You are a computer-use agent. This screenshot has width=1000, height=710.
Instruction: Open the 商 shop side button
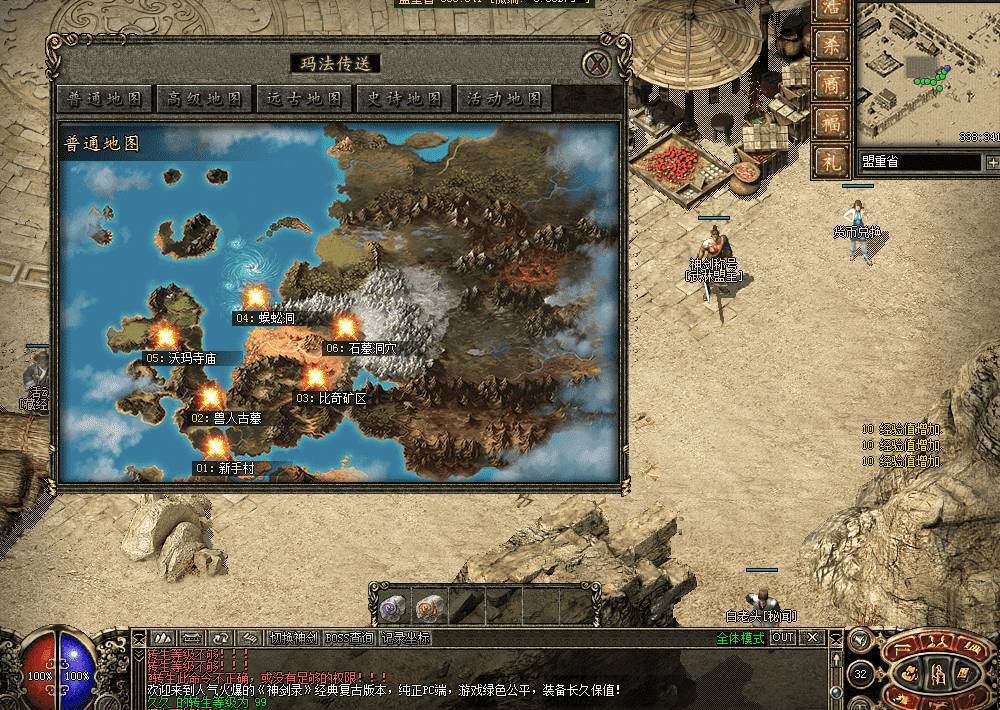[x=831, y=85]
